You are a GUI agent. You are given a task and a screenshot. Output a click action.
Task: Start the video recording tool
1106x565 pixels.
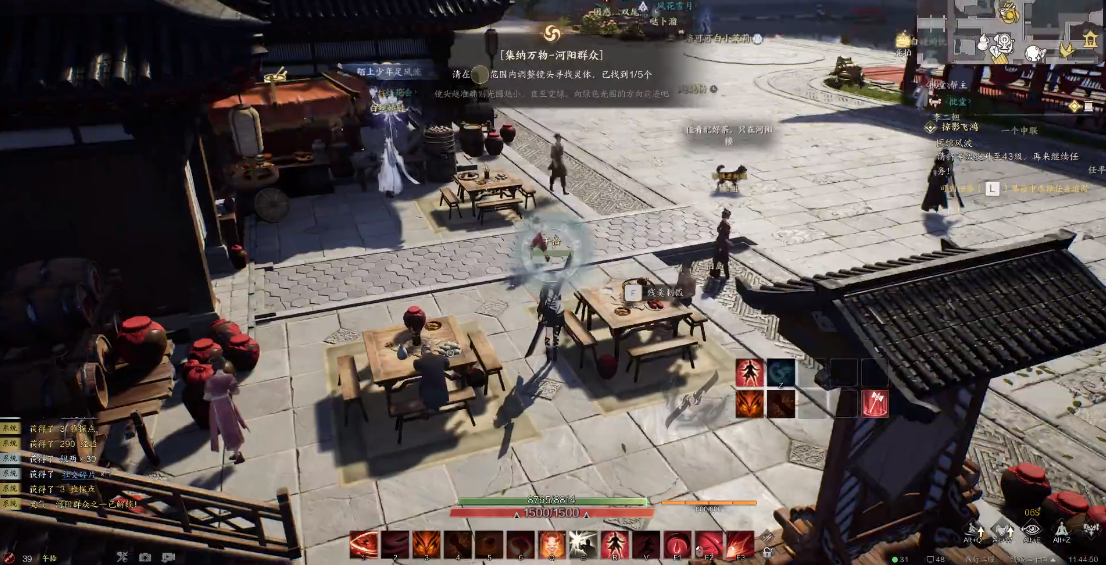[168, 557]
